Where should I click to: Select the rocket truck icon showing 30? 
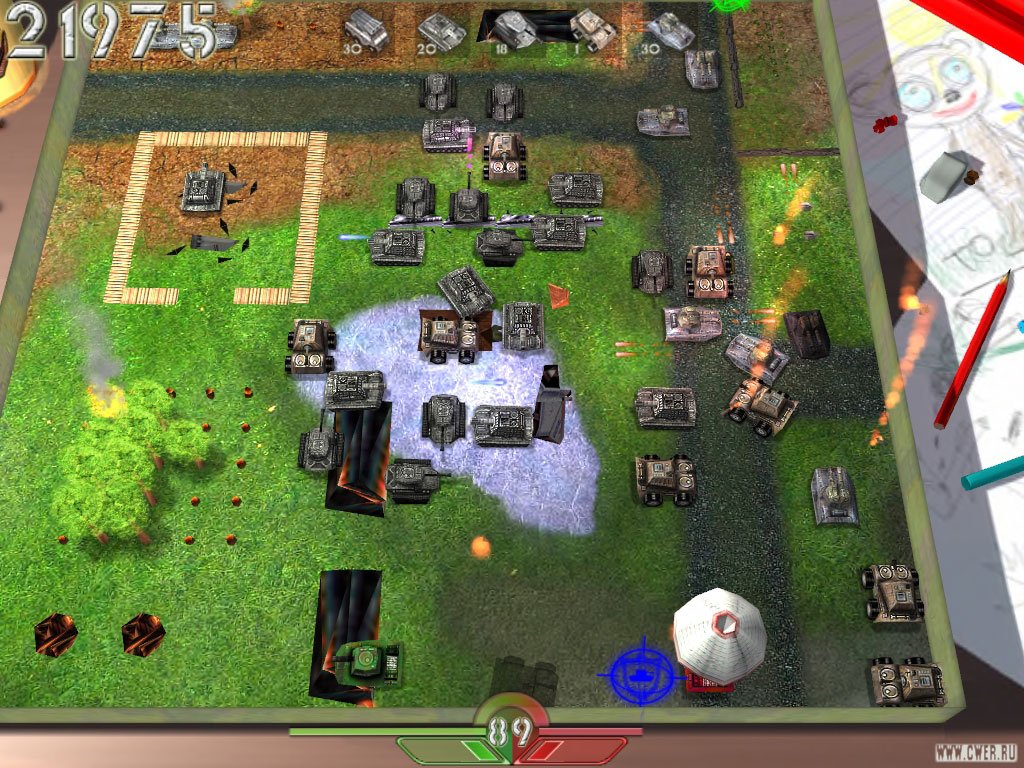(x=366, y=30)
